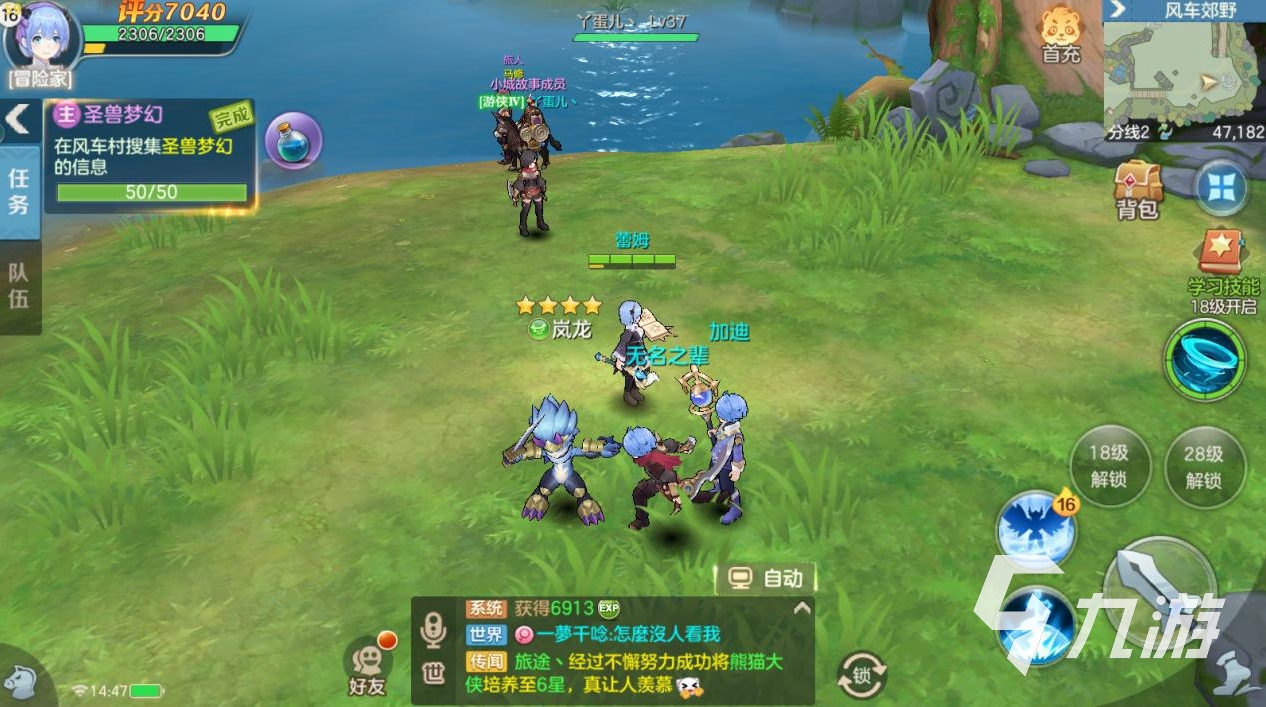Collapse the quest panel with the arrow

(17, 119)
